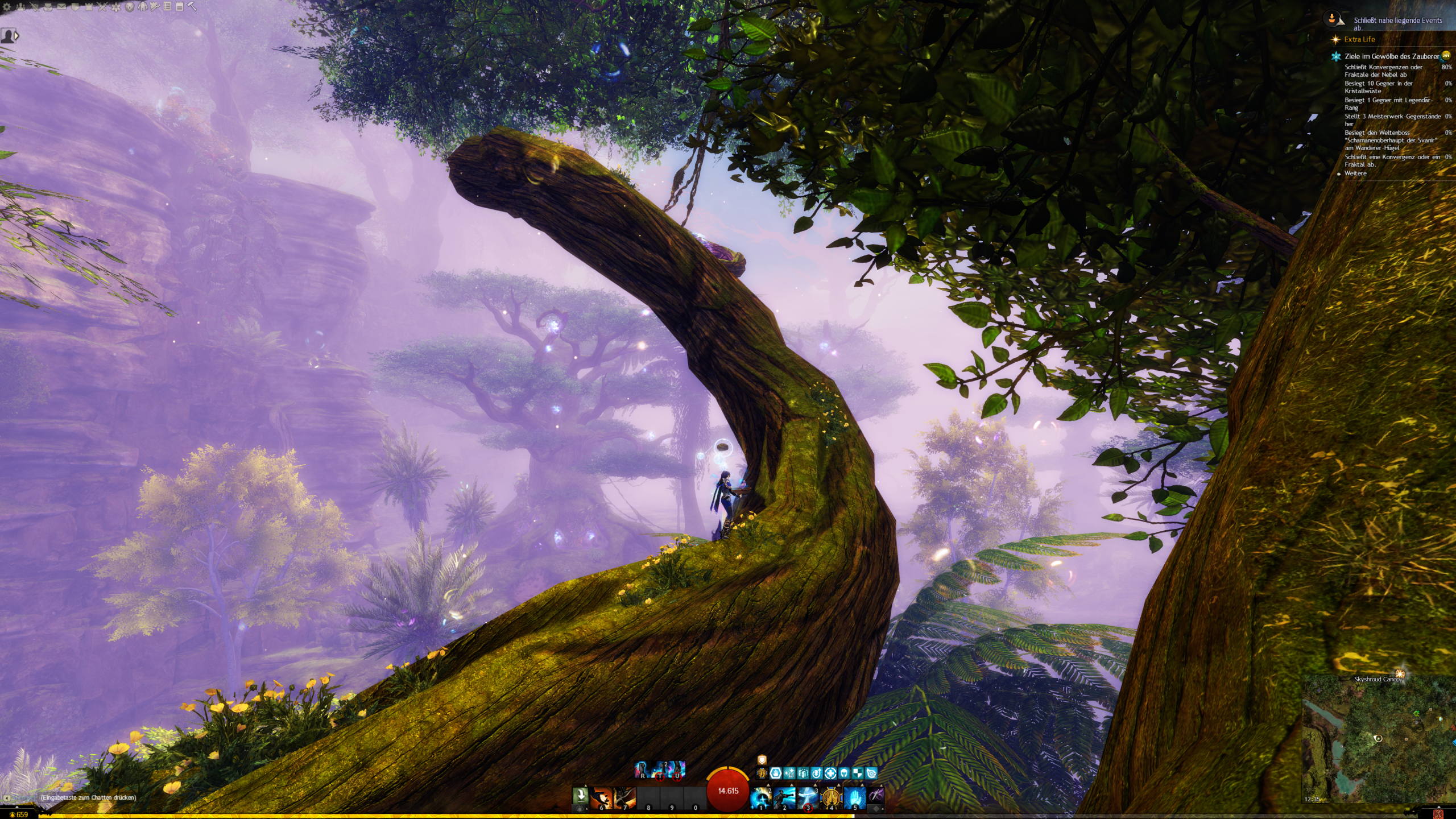
Task: Open the lion-head Black Lion Trading Post
Action: [x=130, y=7]
